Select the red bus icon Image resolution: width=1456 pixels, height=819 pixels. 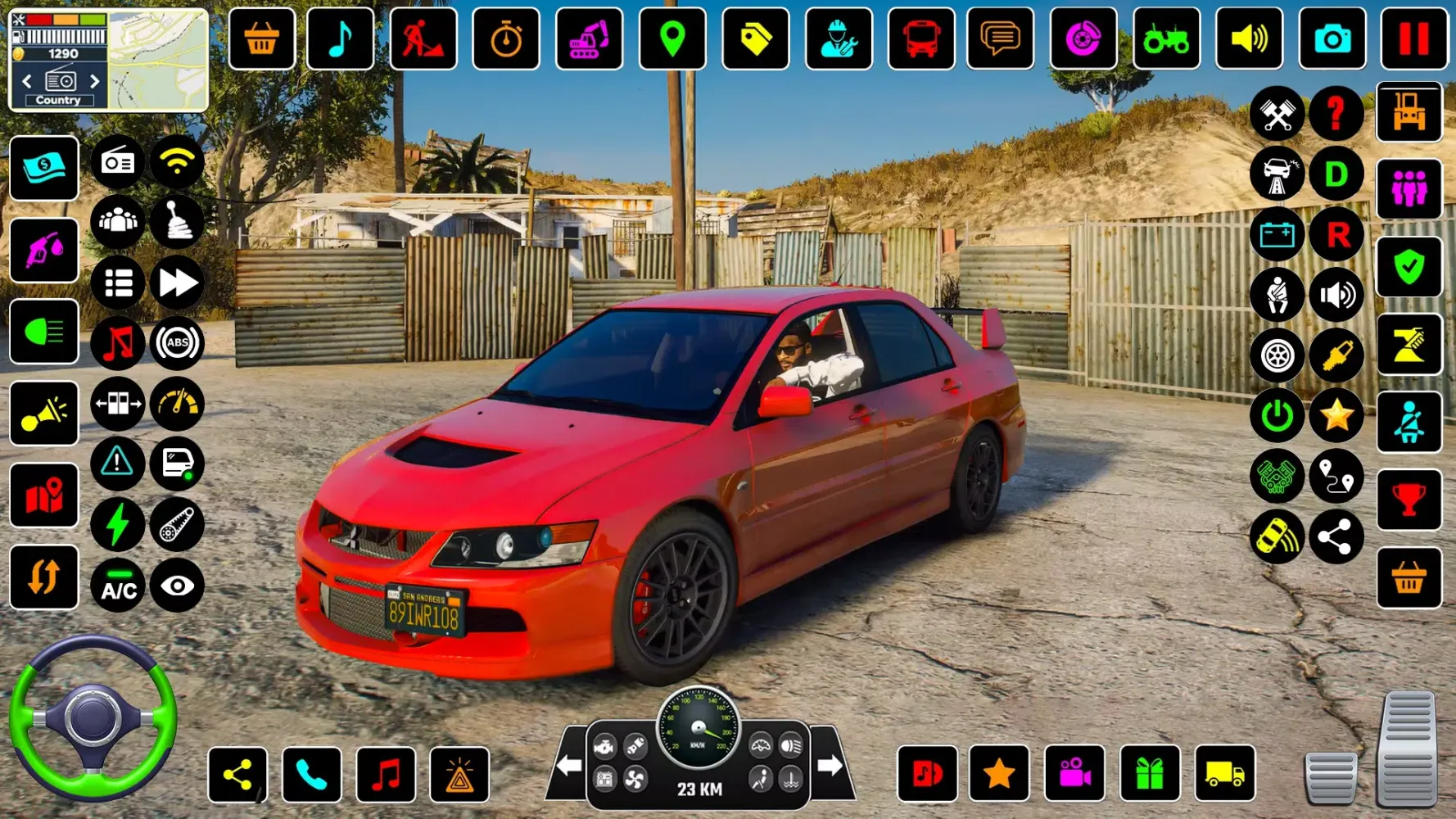pos(921,38)
